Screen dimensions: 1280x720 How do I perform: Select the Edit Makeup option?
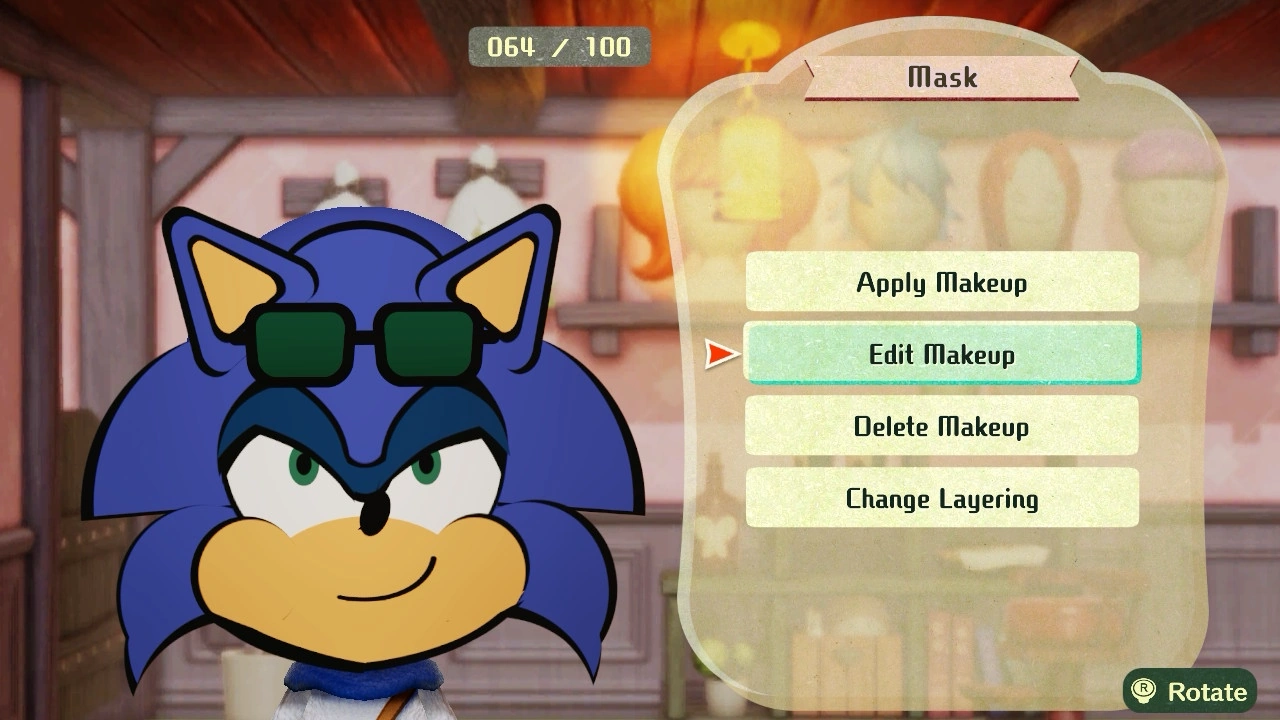tap(941, 354)
